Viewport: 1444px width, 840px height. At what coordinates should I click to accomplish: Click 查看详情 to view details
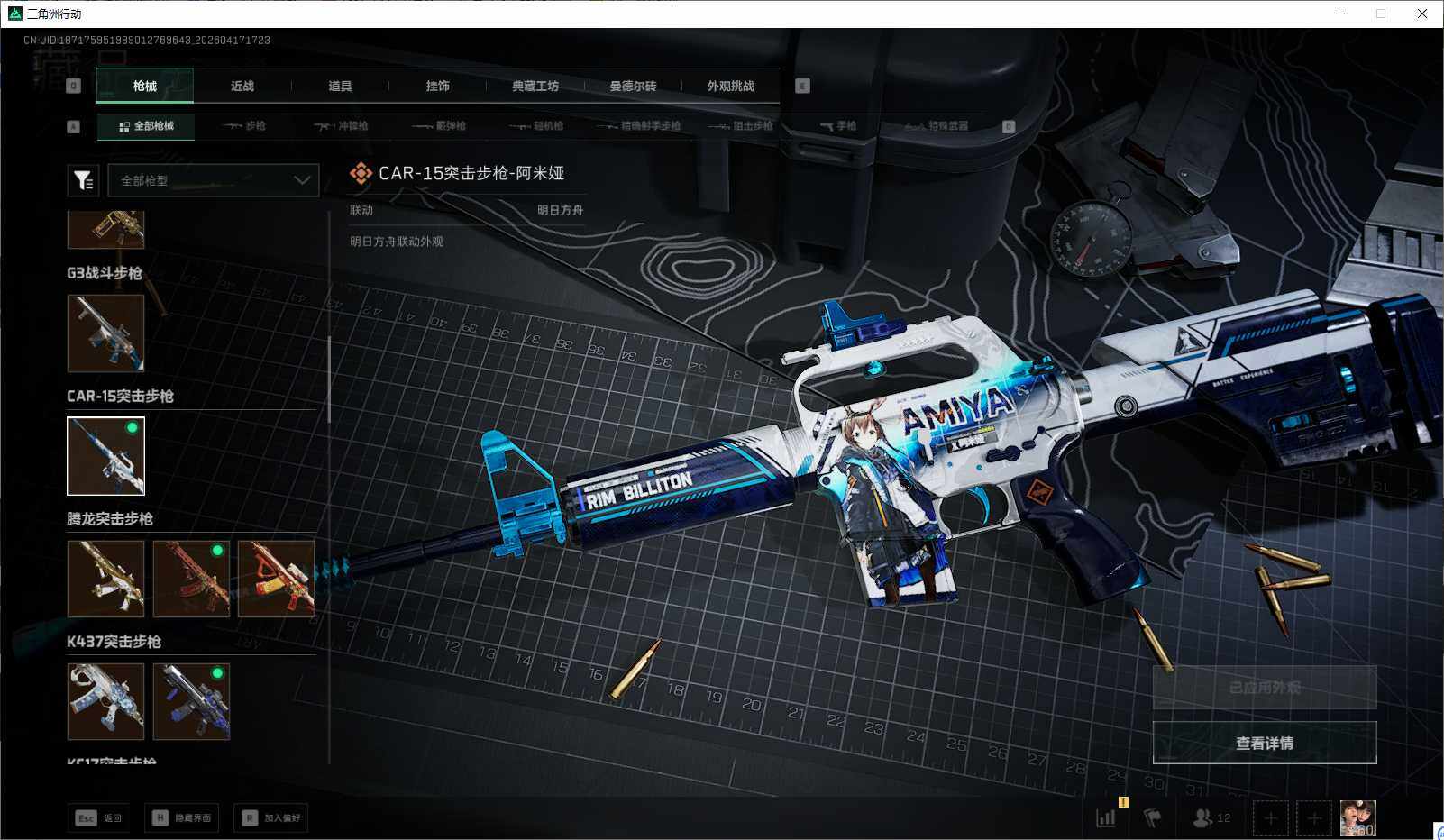[x=1264, y=743]
